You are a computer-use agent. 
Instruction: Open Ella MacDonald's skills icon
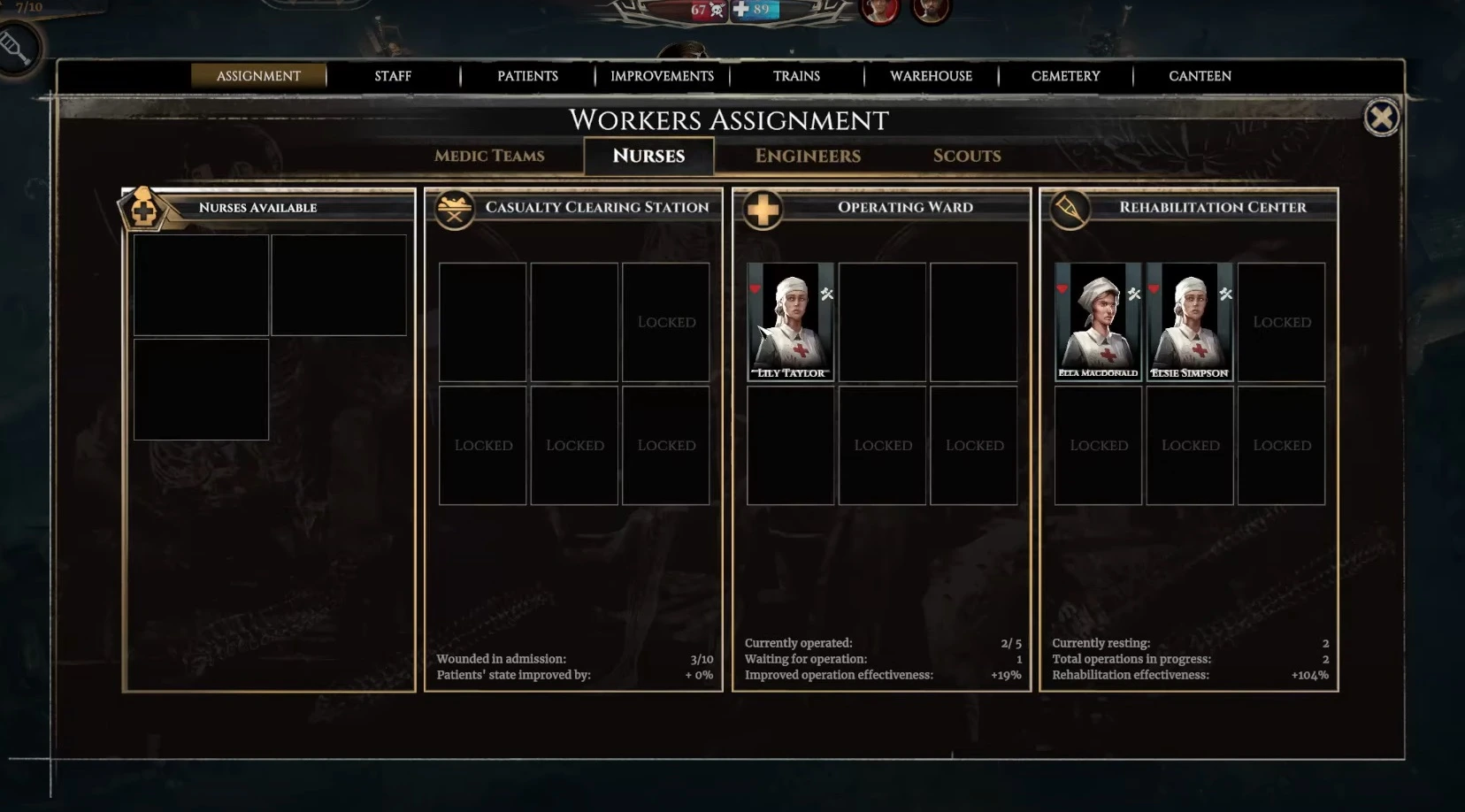[1132, 293]
